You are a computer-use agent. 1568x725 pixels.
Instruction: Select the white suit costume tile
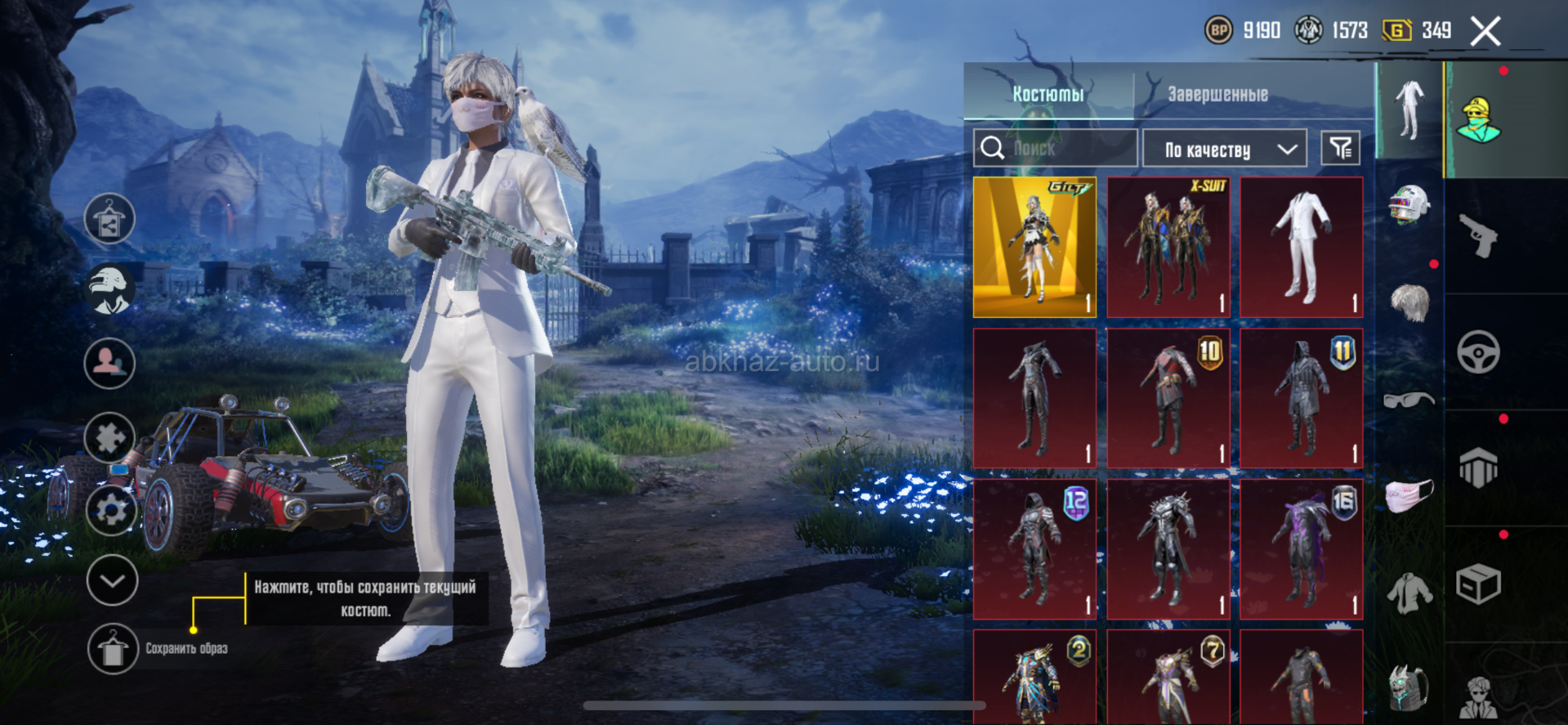(1302, 247)
